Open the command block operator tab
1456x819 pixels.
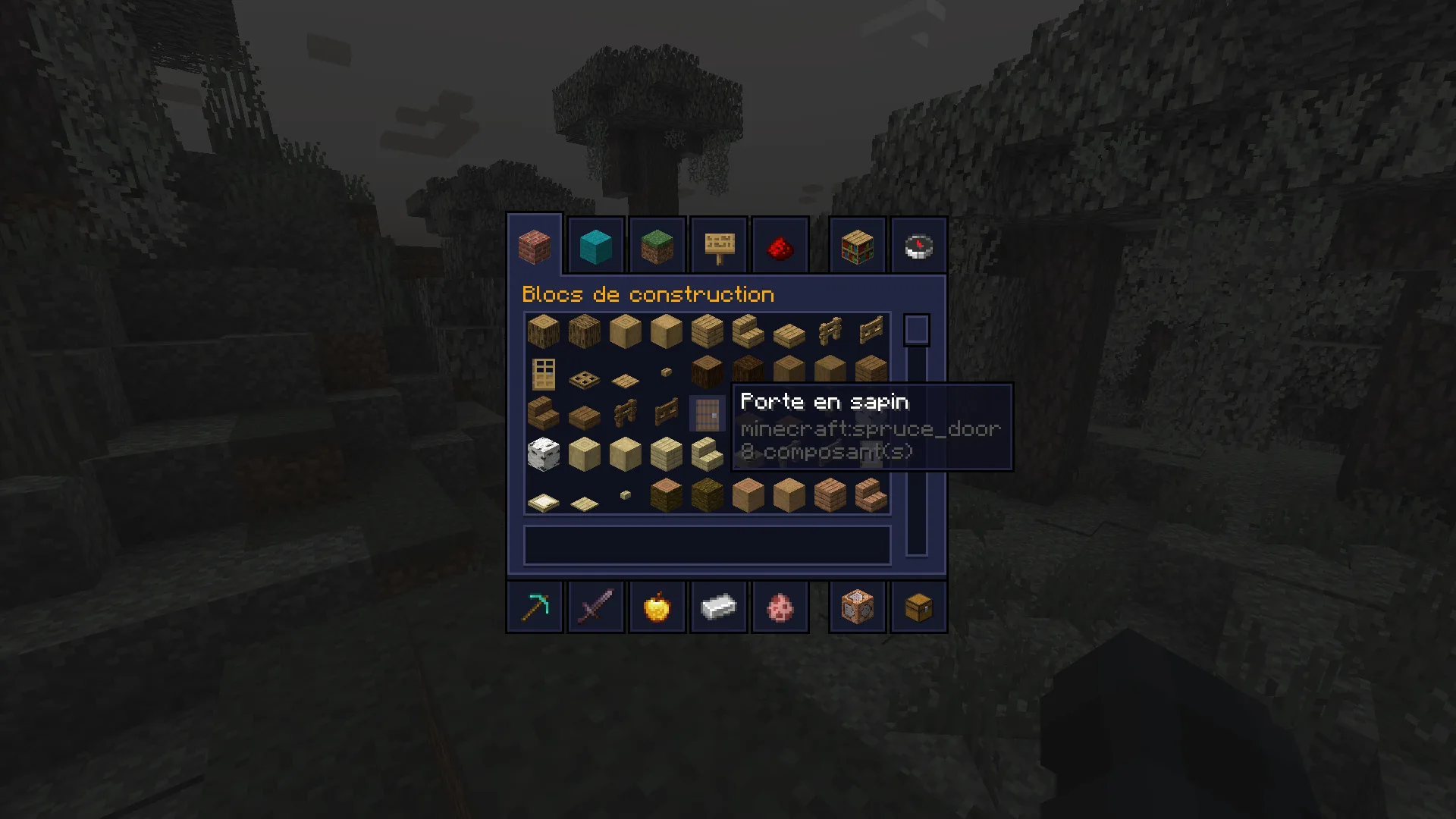[858, 607]
